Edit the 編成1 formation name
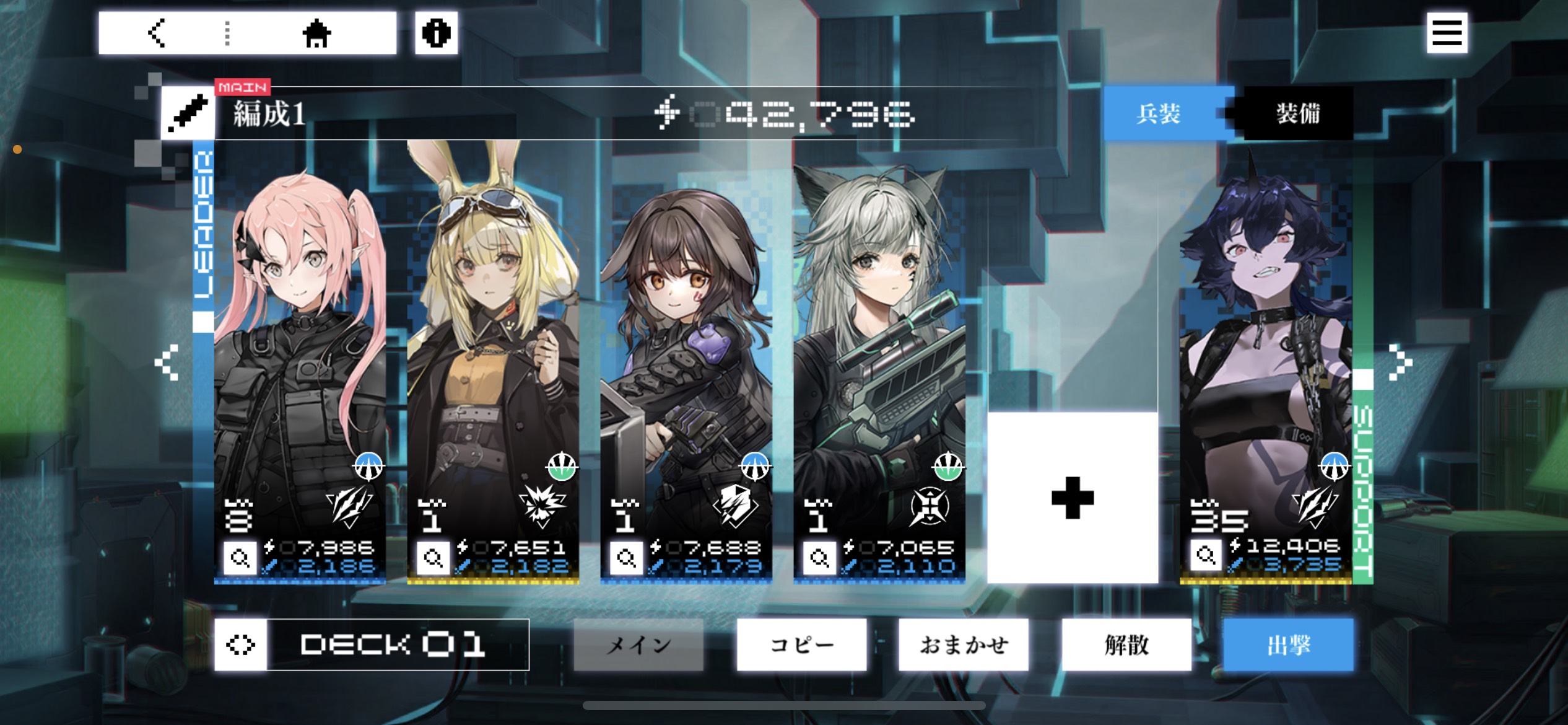The height and width of the screenshot is (725, 1568). point(188,114)
